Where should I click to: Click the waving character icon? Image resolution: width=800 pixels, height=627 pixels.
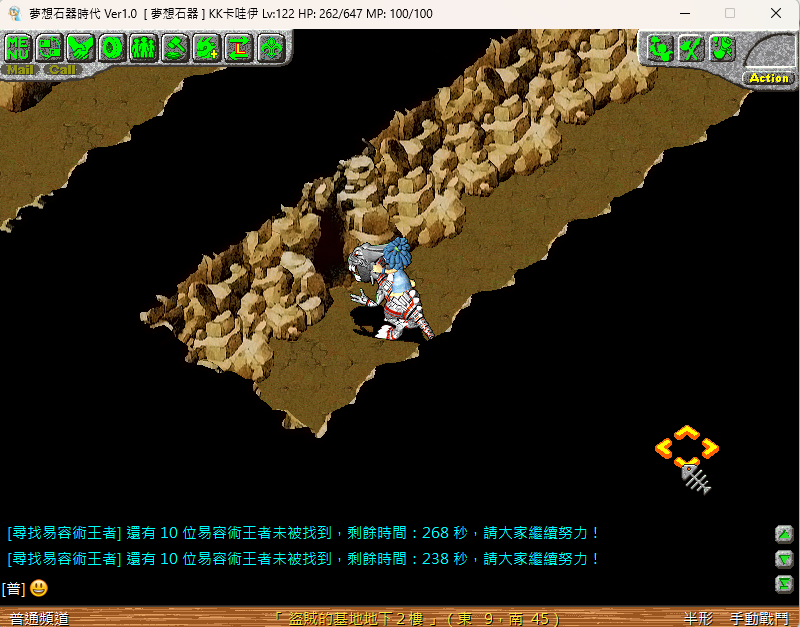pyautogui.click(x=659, y=48)
